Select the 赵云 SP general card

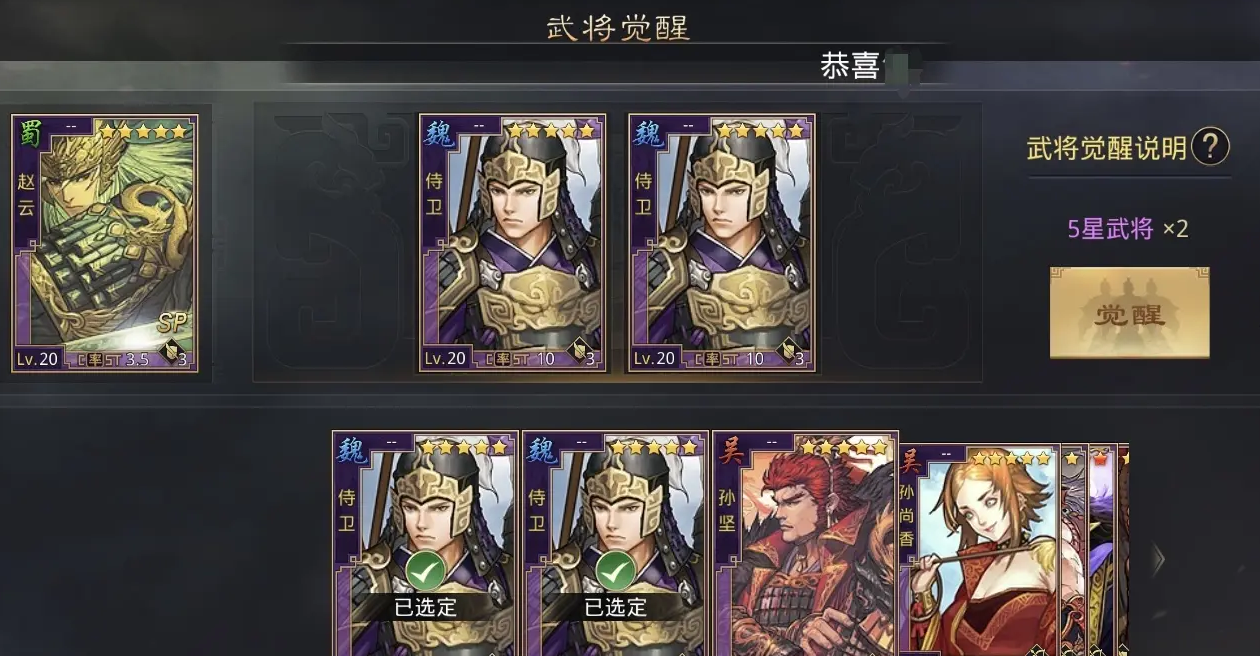[104, 243]
